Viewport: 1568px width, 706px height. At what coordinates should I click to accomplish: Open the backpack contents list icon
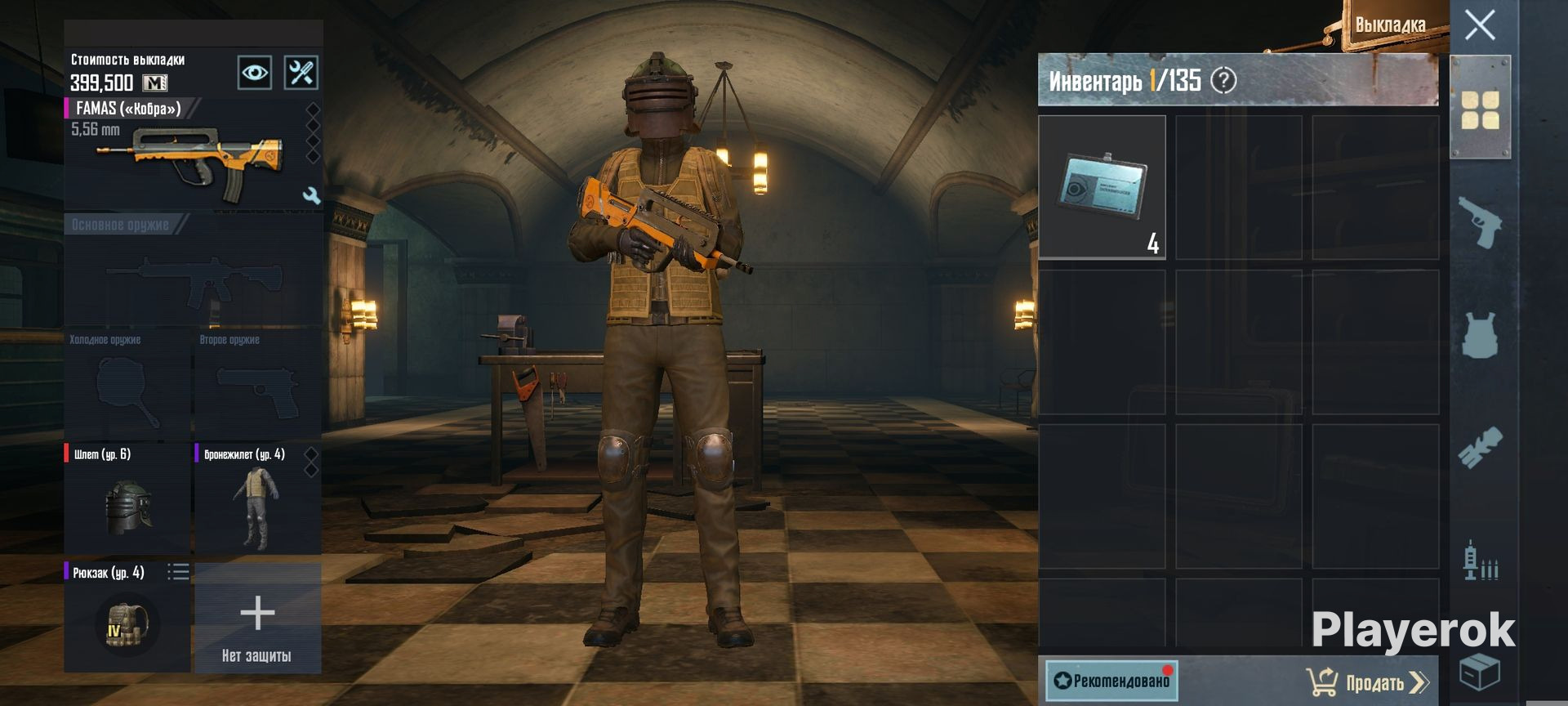coord(178,572)
